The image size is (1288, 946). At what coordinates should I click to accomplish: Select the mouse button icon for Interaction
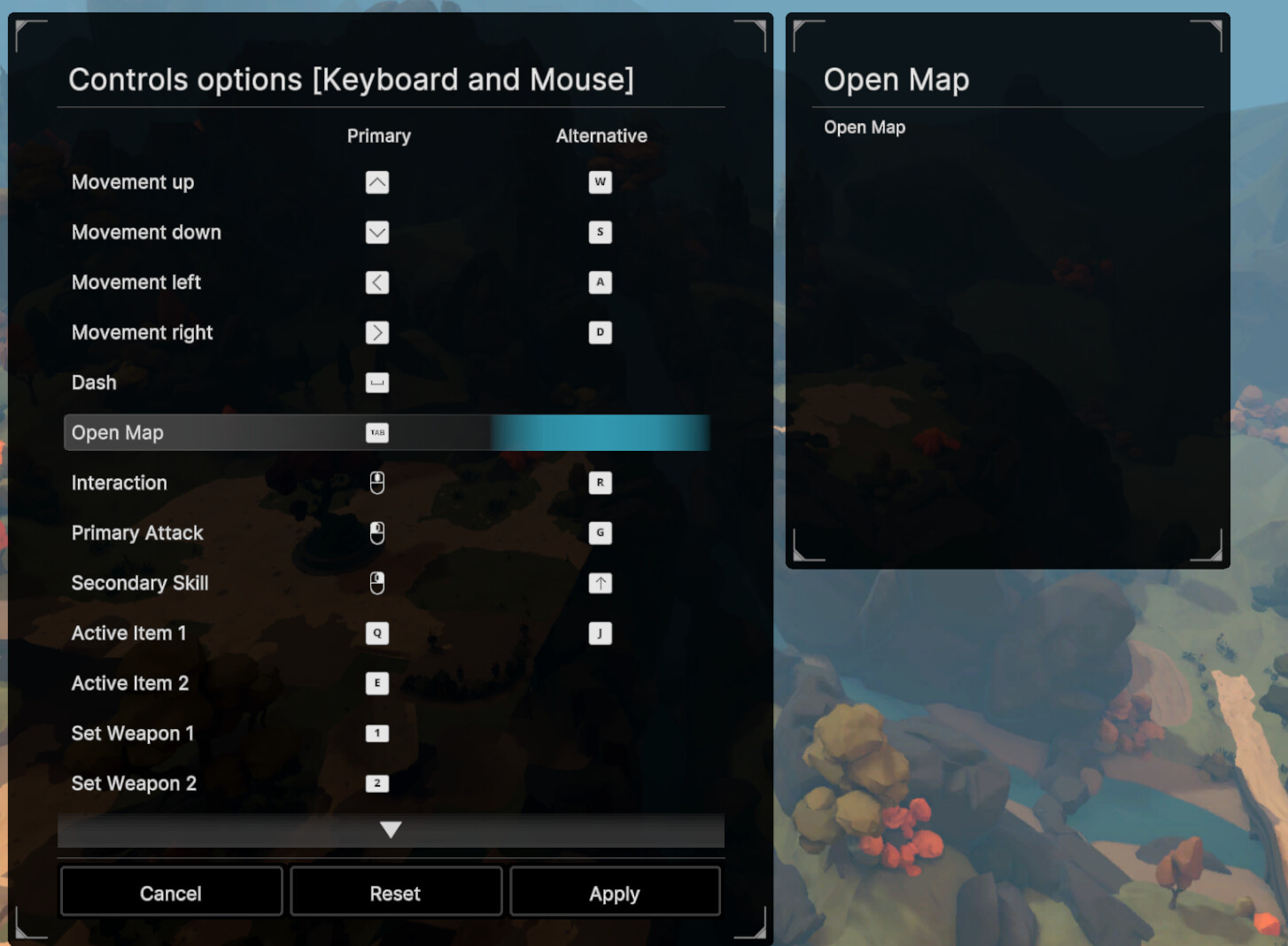tap(376, 483)
